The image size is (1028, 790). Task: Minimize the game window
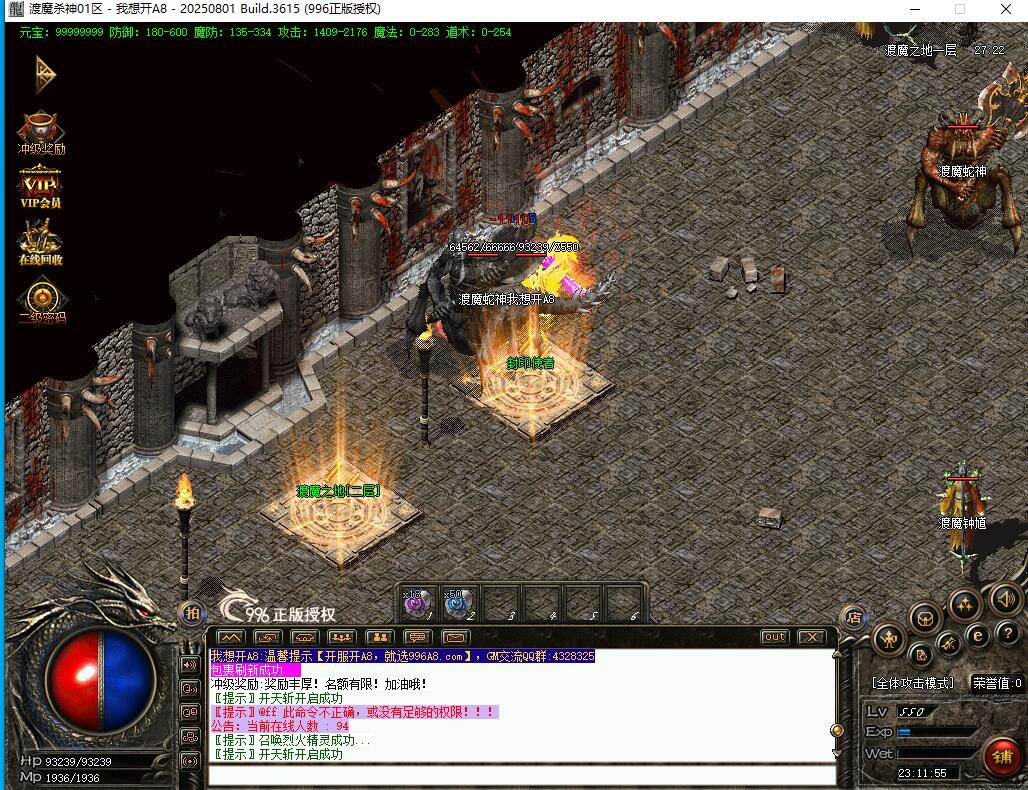(914, 9)
